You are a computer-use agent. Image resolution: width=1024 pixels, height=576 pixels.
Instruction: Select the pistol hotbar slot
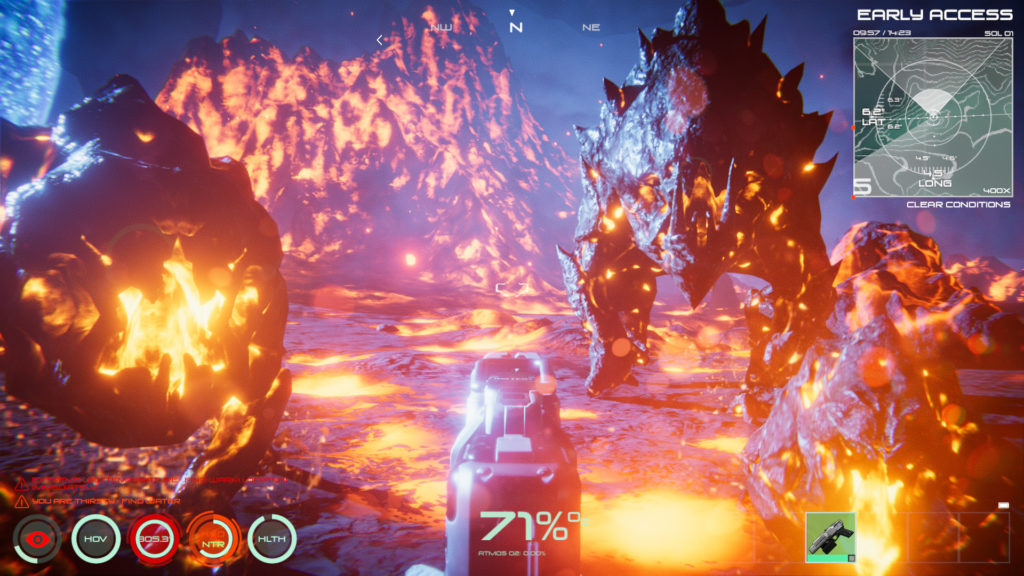pyautogui.click(x=830, y=537)
